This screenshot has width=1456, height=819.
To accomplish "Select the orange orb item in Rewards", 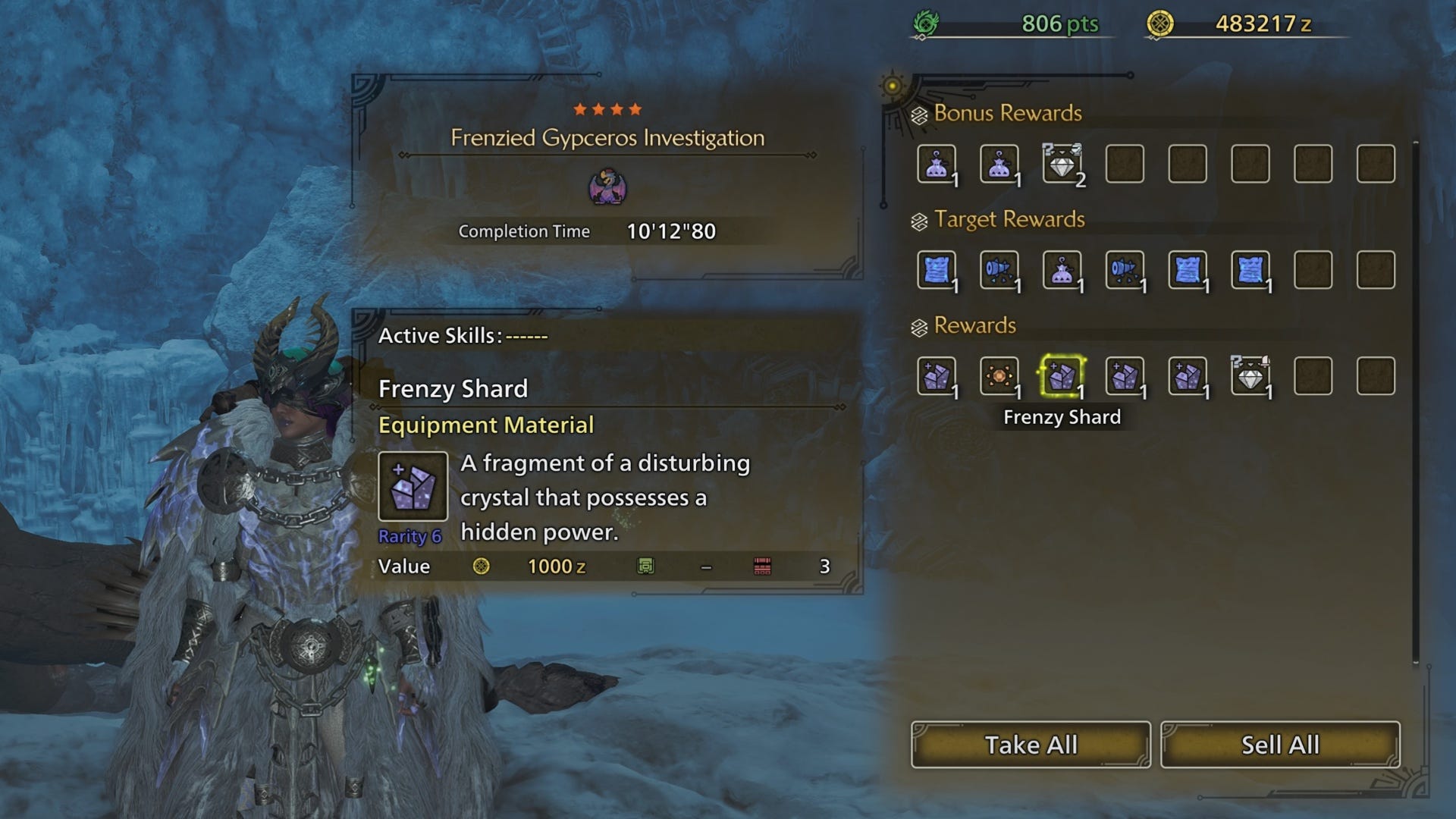I will pyautogui.click(x=999, y=376).
